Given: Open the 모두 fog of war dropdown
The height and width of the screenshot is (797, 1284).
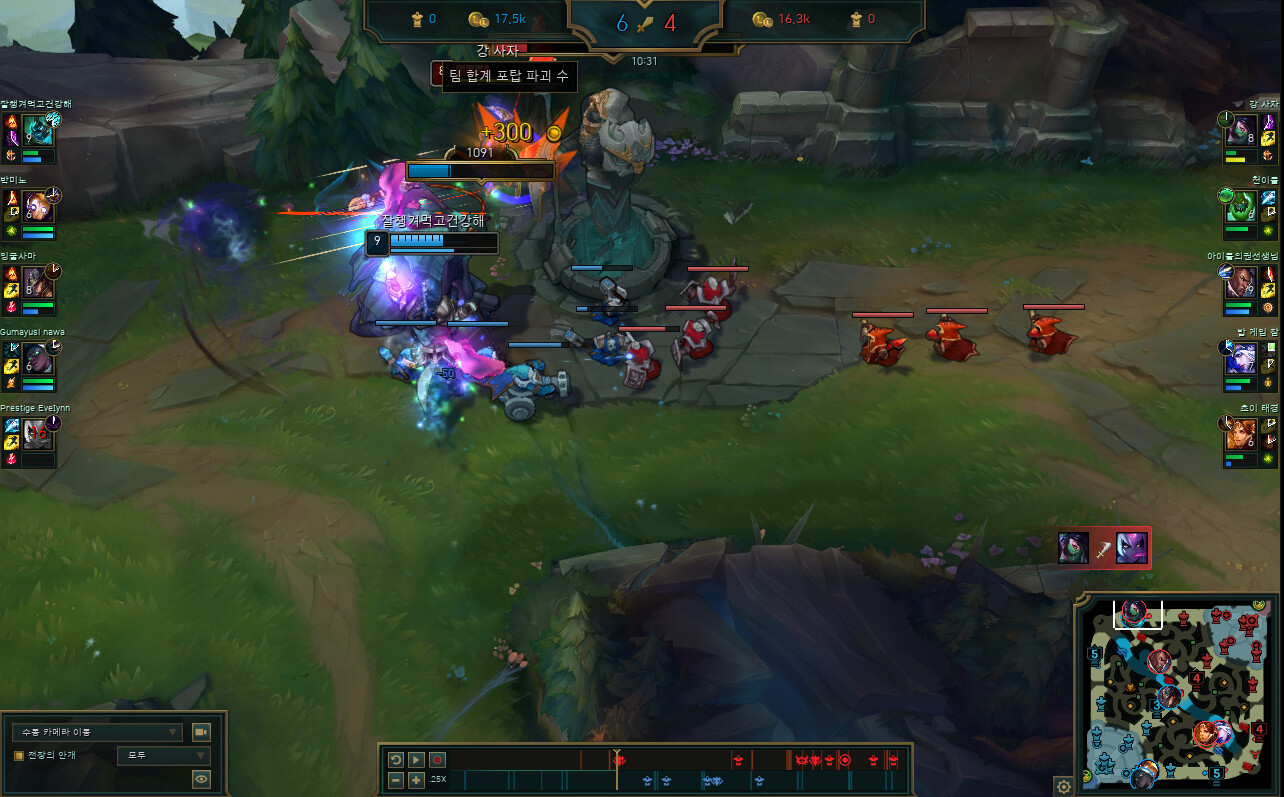Looking at the screenshot, I should (x=163, y=756).
